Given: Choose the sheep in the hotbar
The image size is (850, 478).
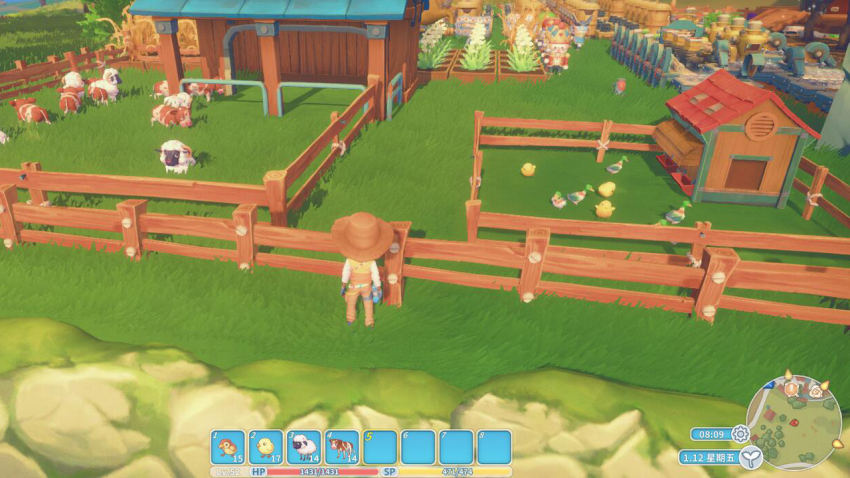Looking at the screenshot, I should click(304, 446).
